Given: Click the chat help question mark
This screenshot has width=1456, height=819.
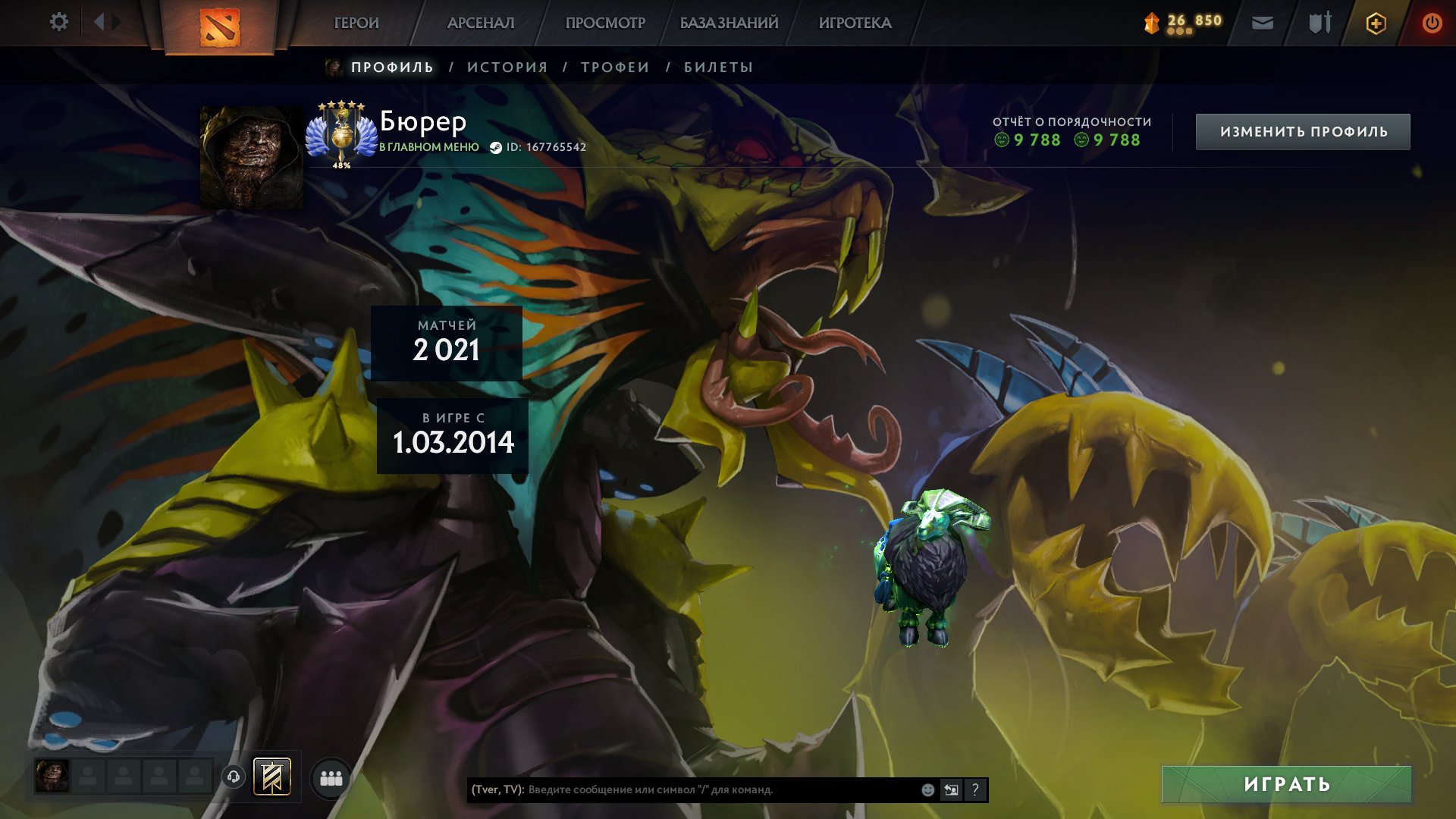Looking at the screenshot, I should [x=975, y=790].
